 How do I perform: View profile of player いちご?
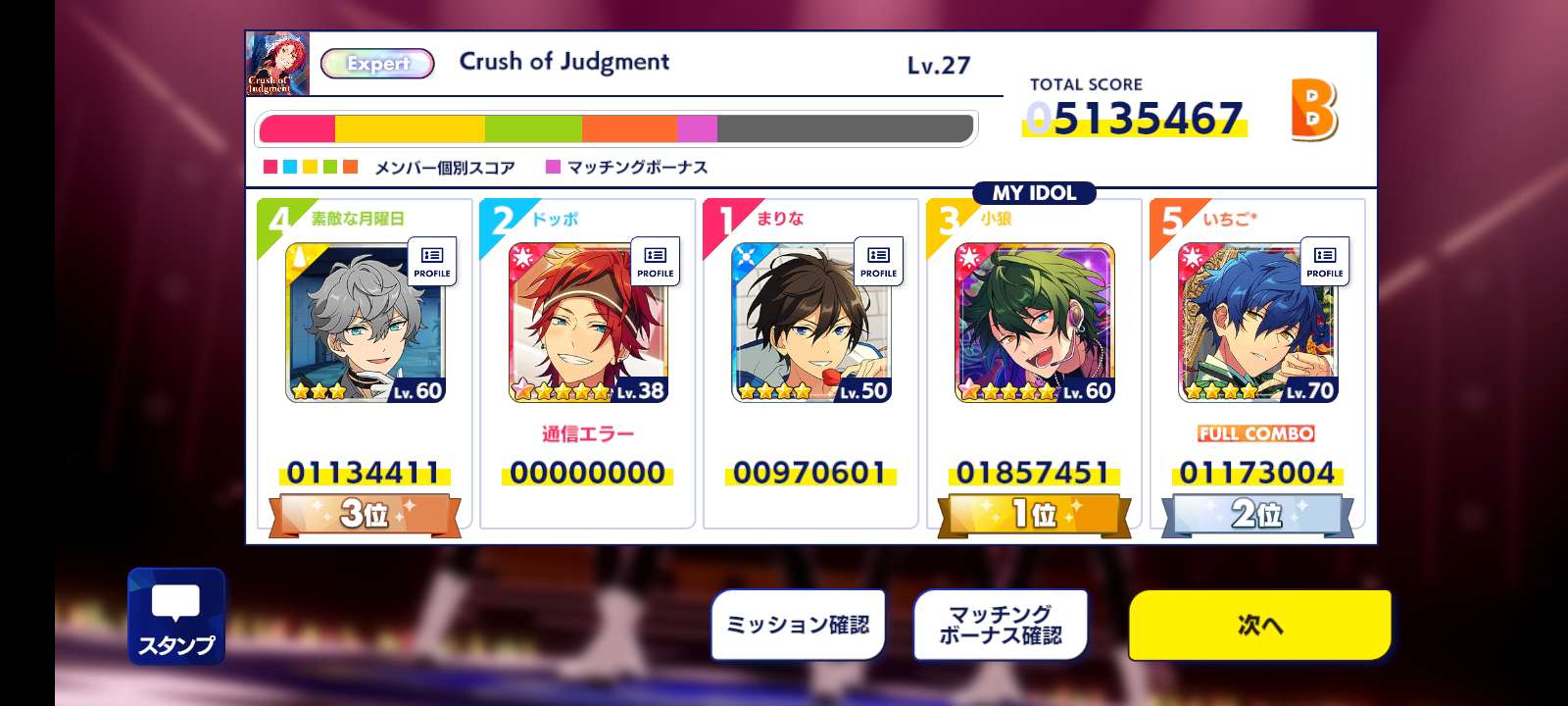coord(1325,262)
